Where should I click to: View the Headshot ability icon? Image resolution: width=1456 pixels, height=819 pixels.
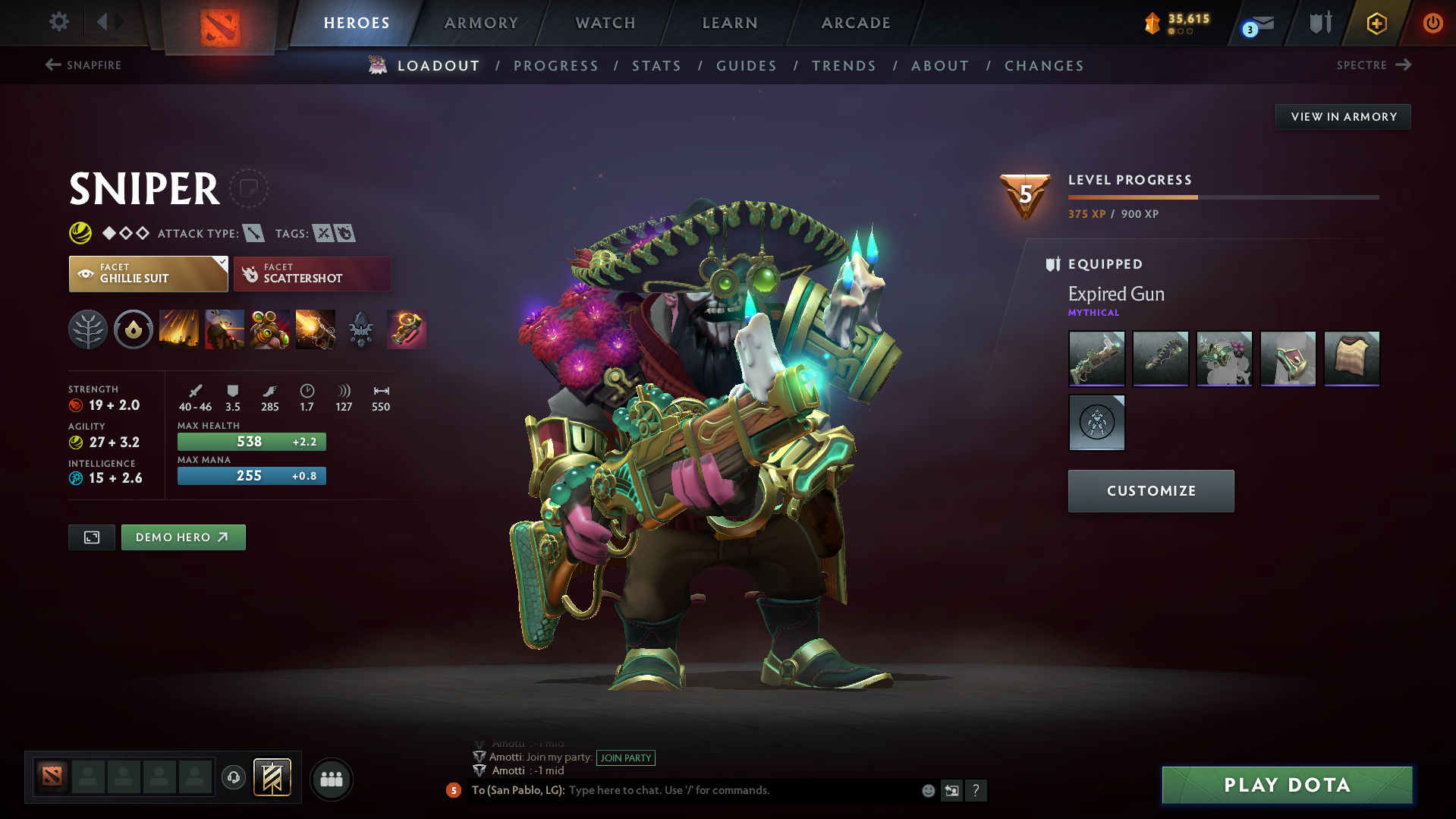225,329
